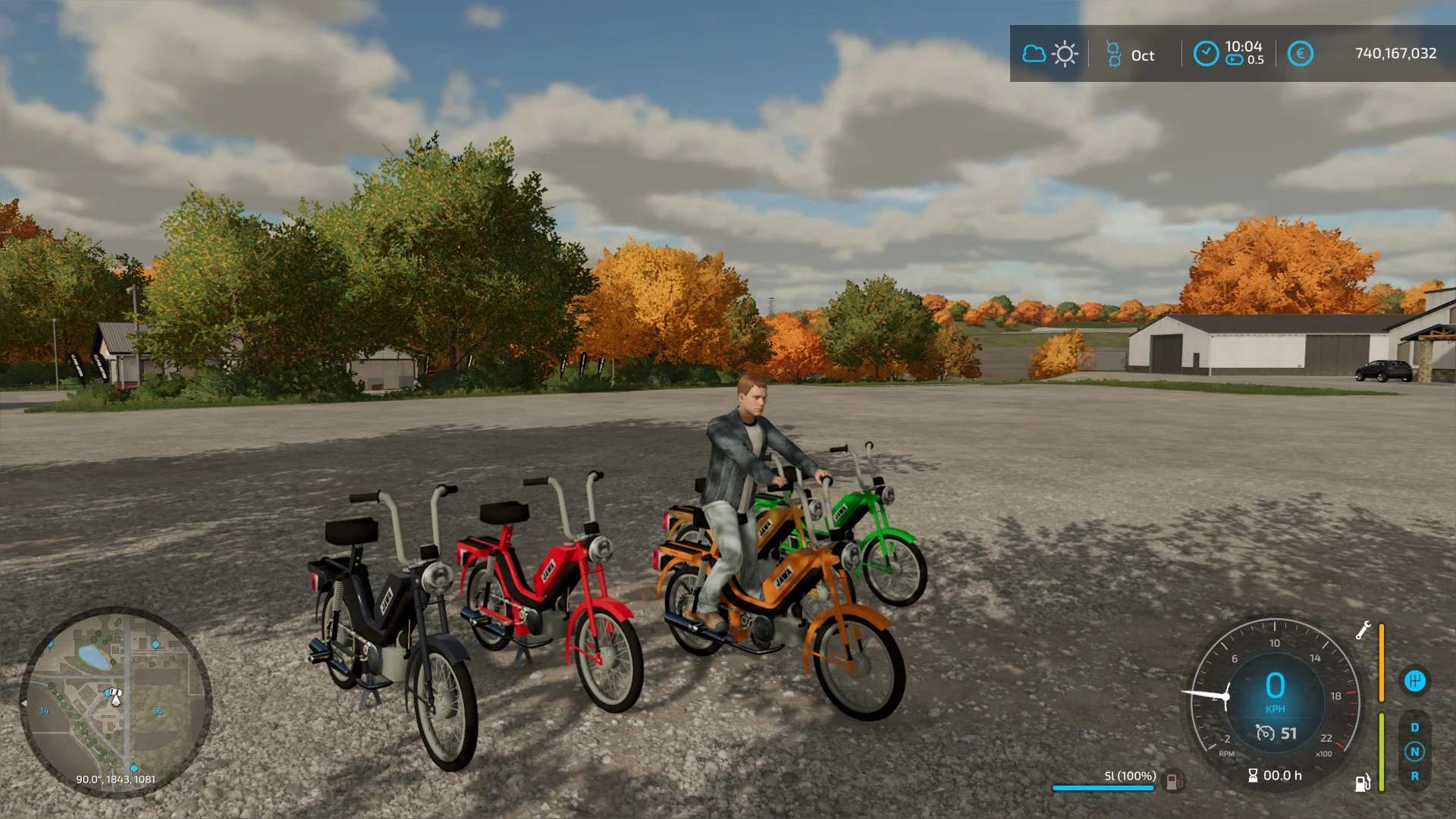This screenshot has height=819, width=1456.
Task: Select the D drive gear indicator
Action: (x=1414, y=727)
